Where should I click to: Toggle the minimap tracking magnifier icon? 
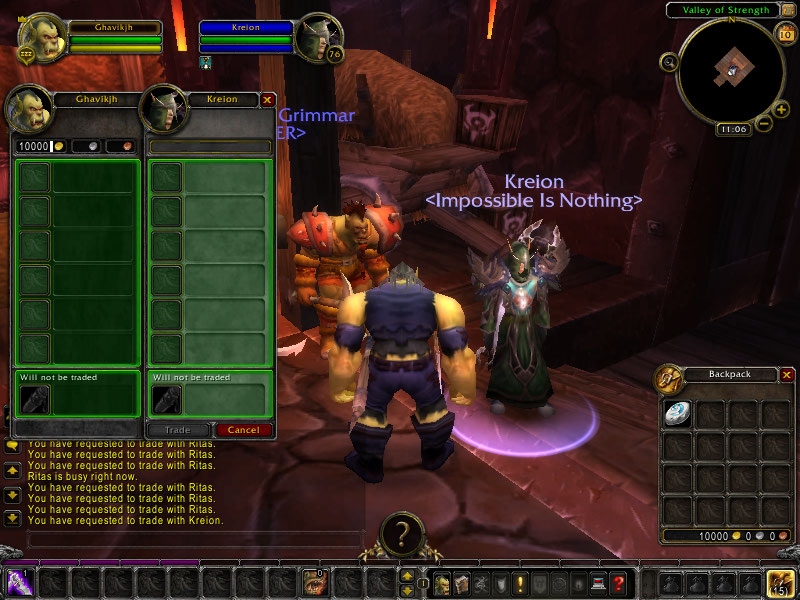point(667,62)
